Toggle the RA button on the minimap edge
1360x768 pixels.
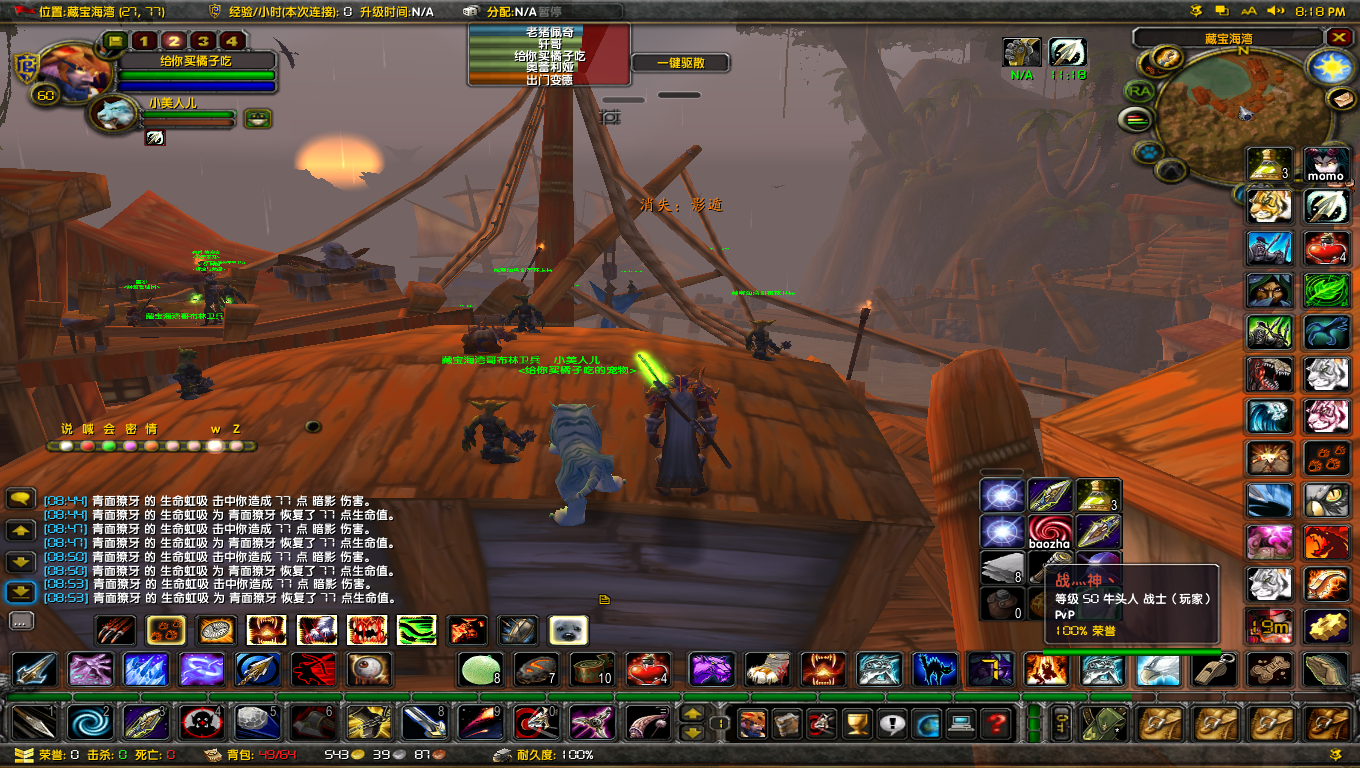[x=1142, y=91]
